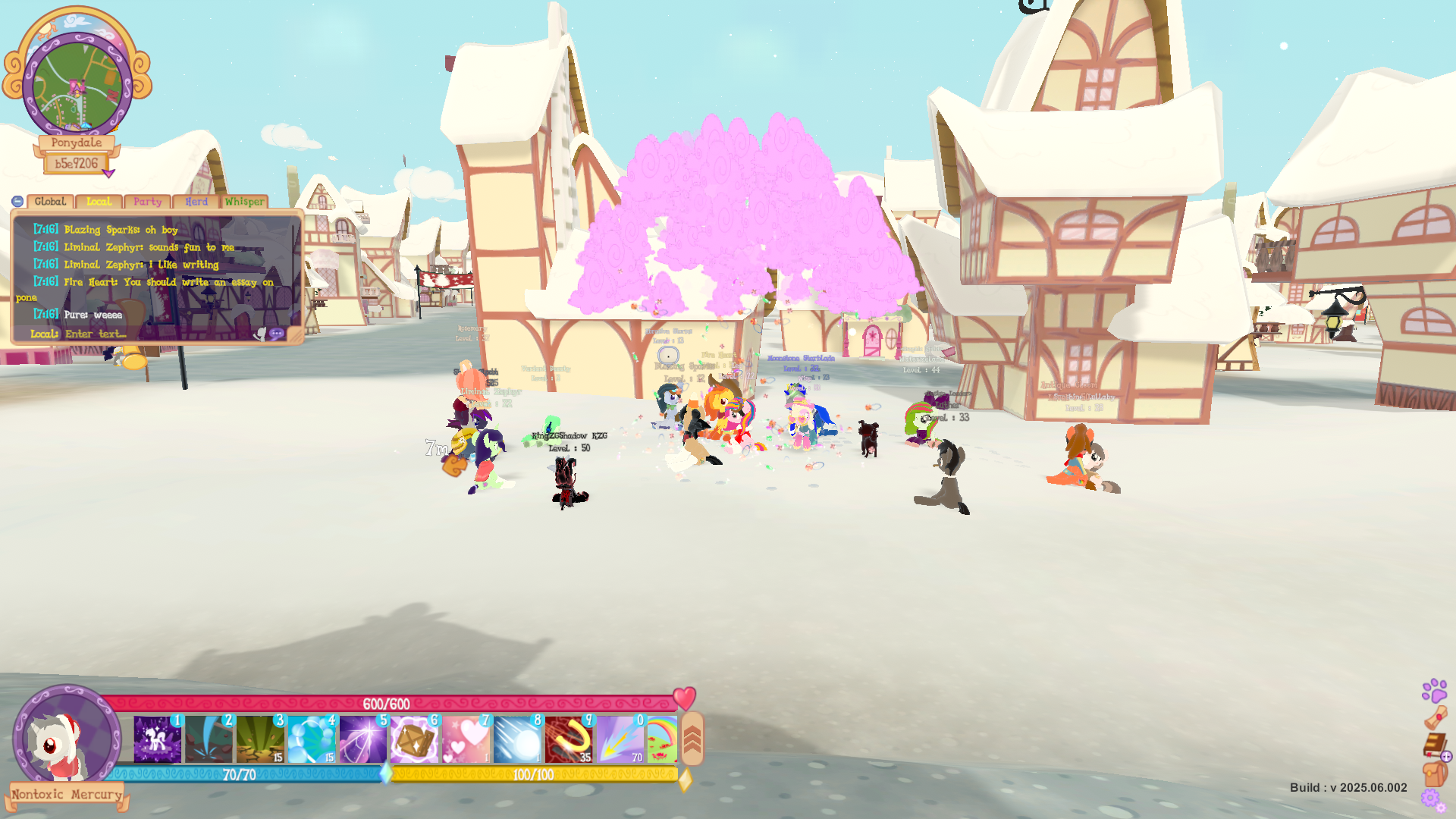
Task: Activate the white pony ability in slot 1
Action: 158,739
